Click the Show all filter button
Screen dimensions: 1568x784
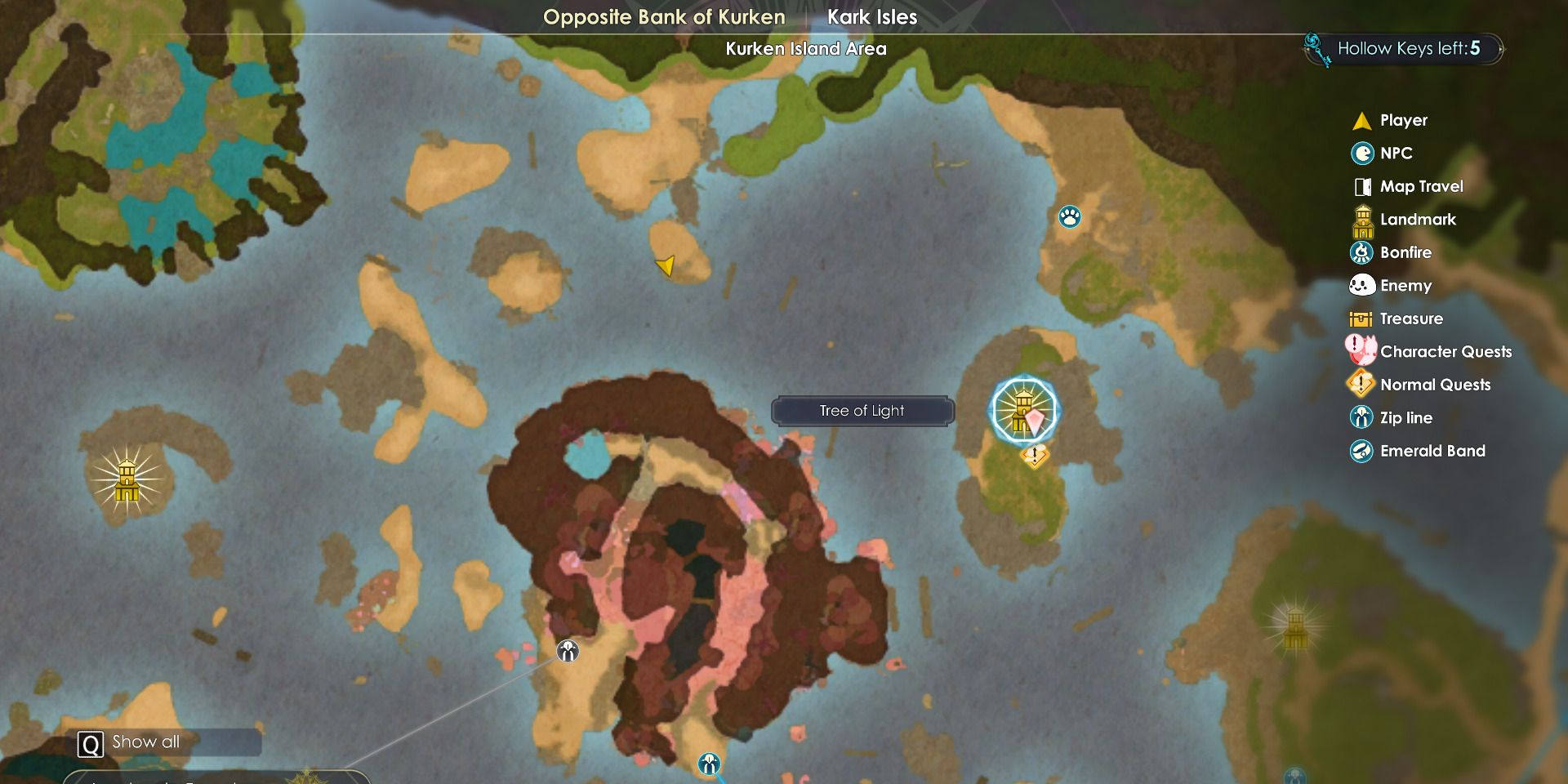coord(145,742)
